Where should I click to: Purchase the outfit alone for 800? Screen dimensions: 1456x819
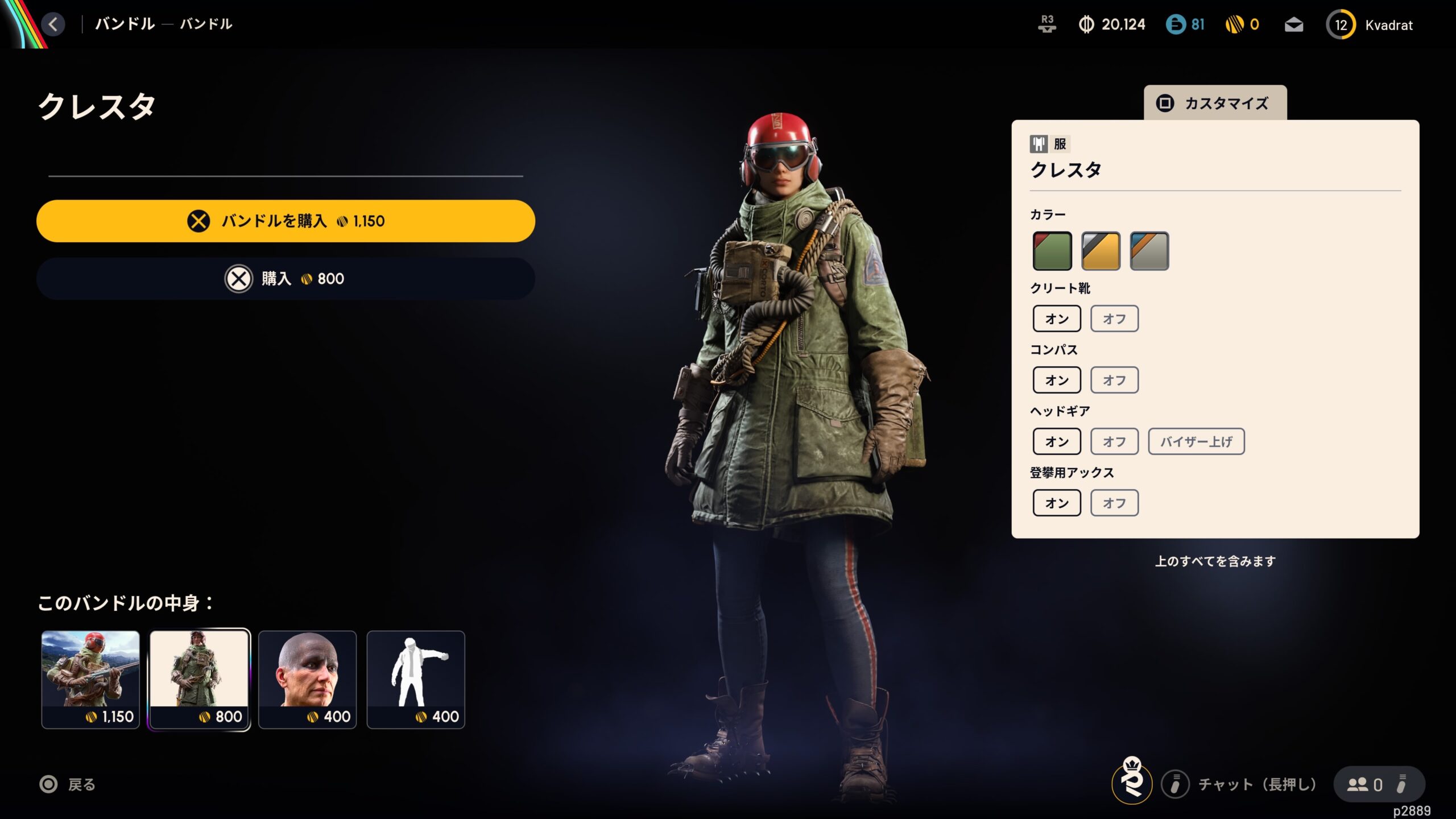click(286, 279)
